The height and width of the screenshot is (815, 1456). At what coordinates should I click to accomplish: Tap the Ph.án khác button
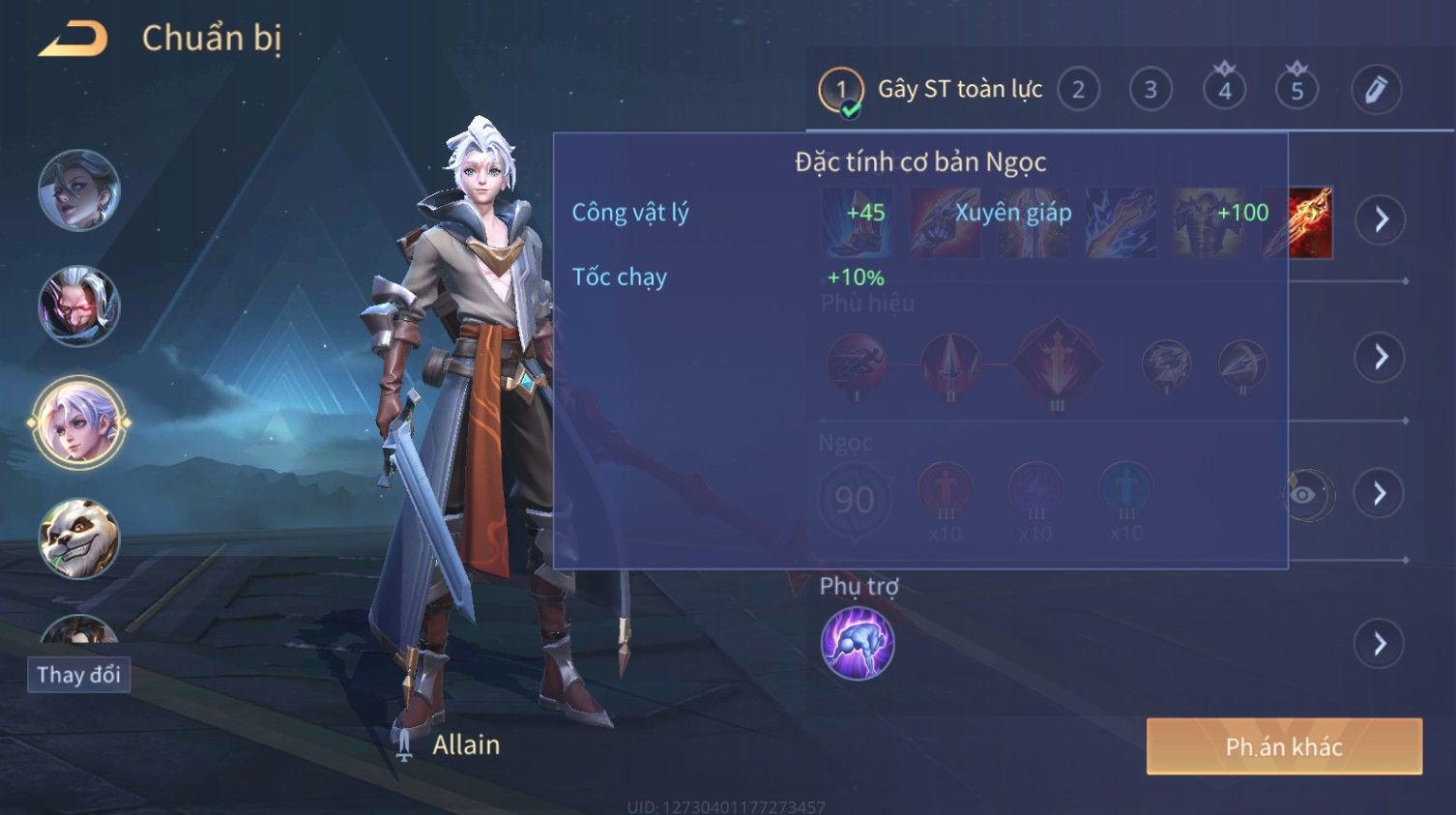(x=1284, y=746)
